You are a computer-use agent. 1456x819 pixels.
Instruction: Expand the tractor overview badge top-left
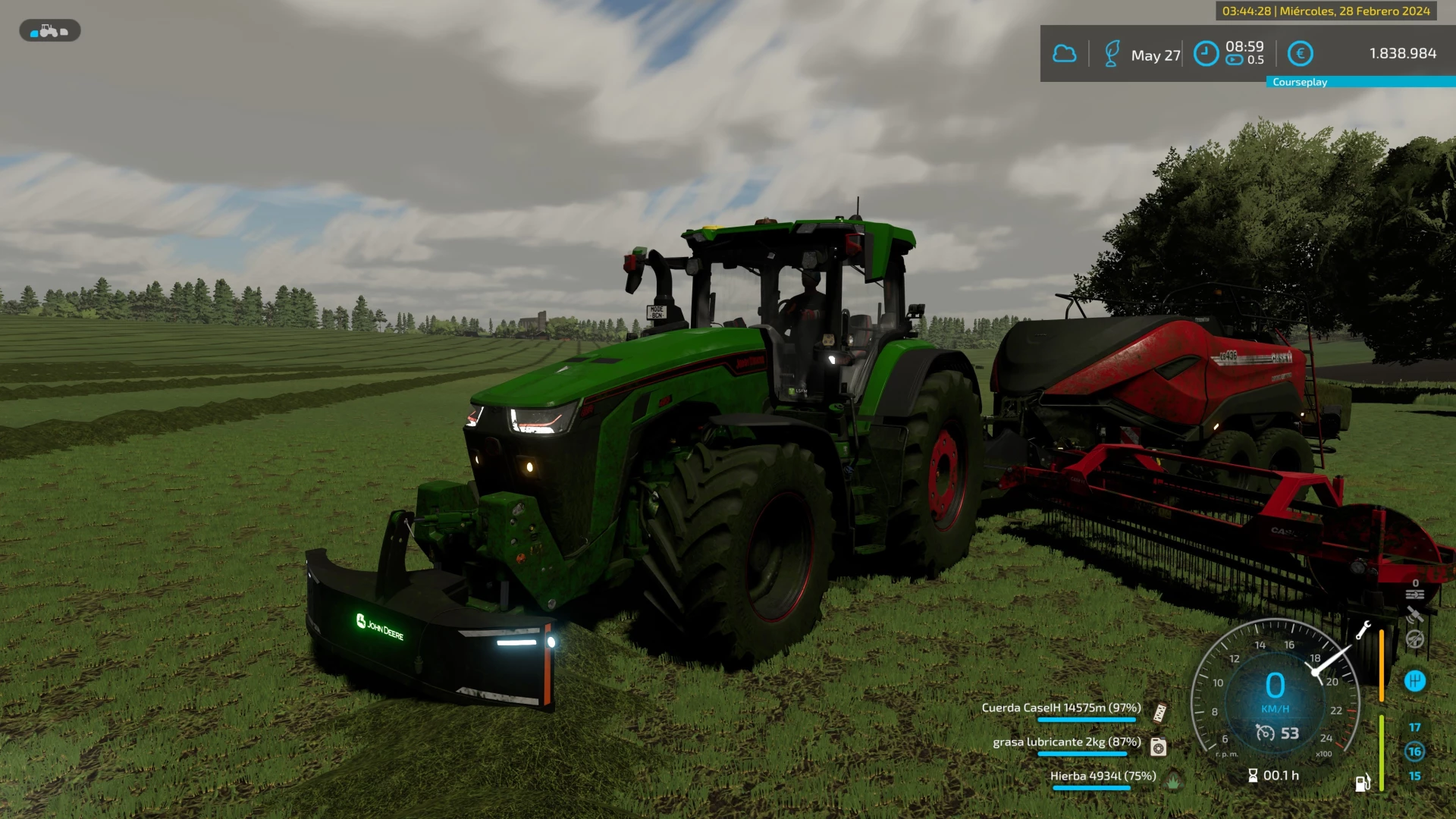tap(49, 30)
